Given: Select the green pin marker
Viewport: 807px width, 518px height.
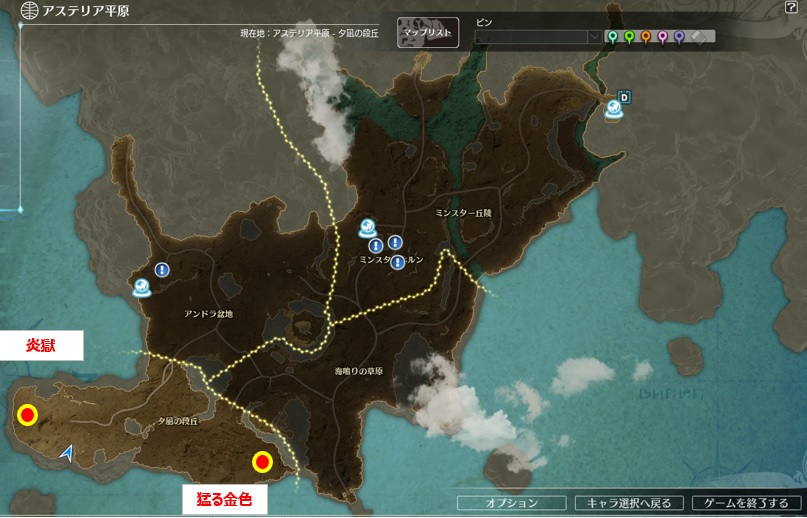Looking at the screenshot, I should (x=629, y=37).
